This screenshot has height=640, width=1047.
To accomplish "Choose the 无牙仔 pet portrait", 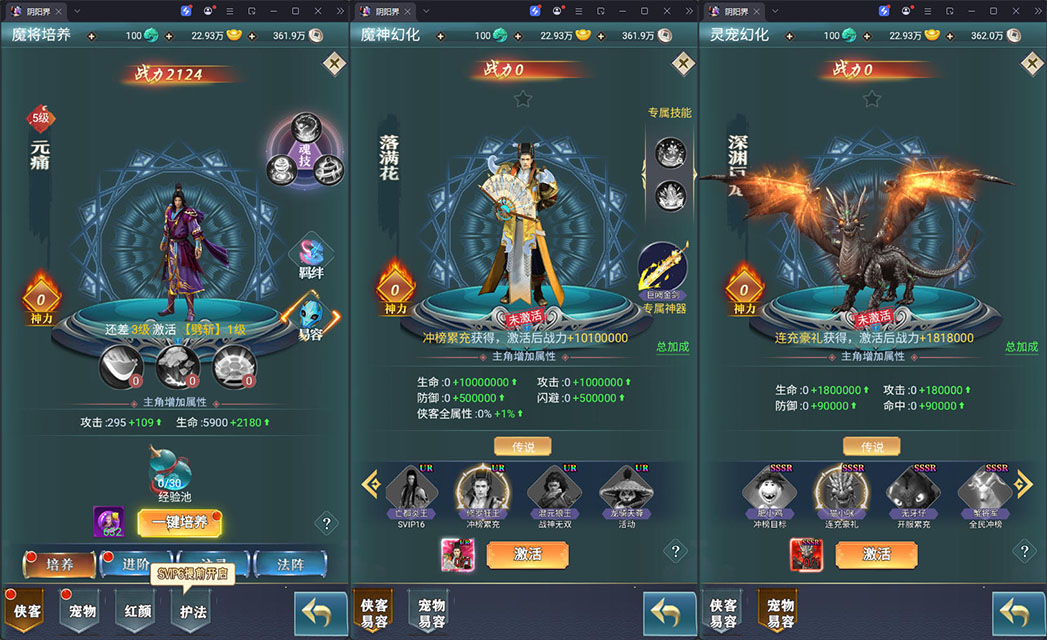I will click(912, 490).
